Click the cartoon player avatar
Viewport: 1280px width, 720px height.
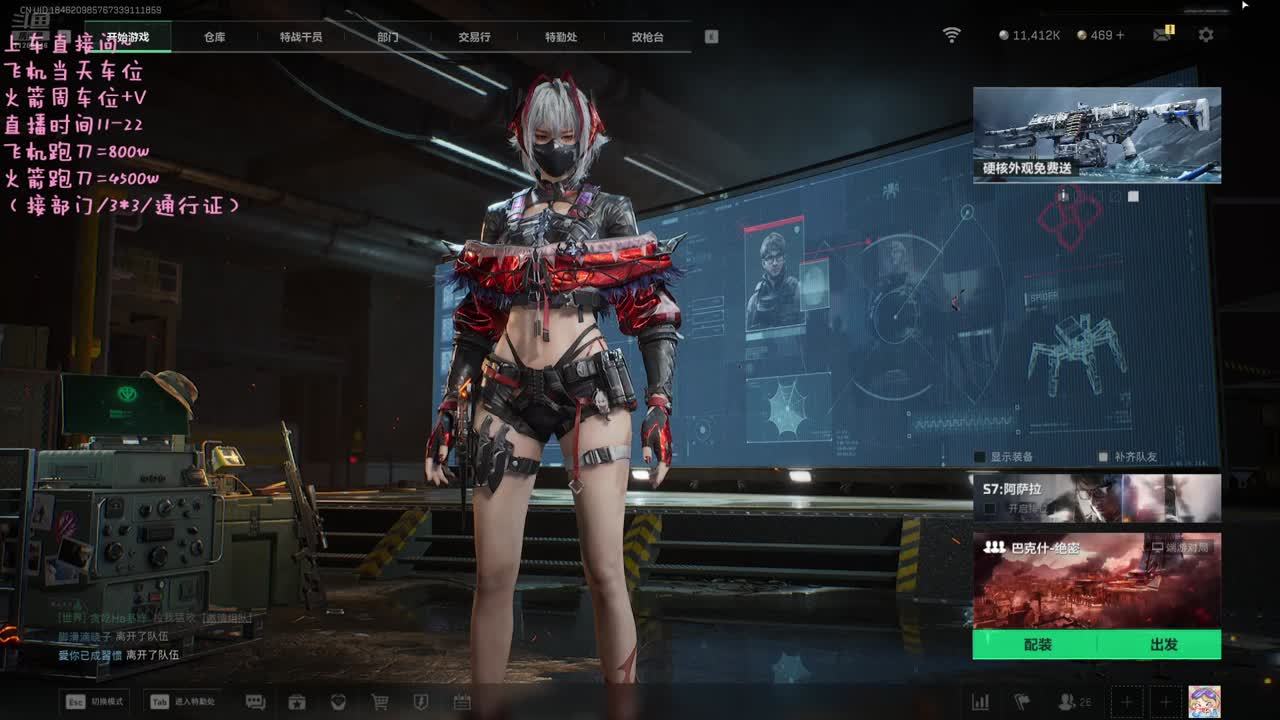click(x=1203, y=701)
